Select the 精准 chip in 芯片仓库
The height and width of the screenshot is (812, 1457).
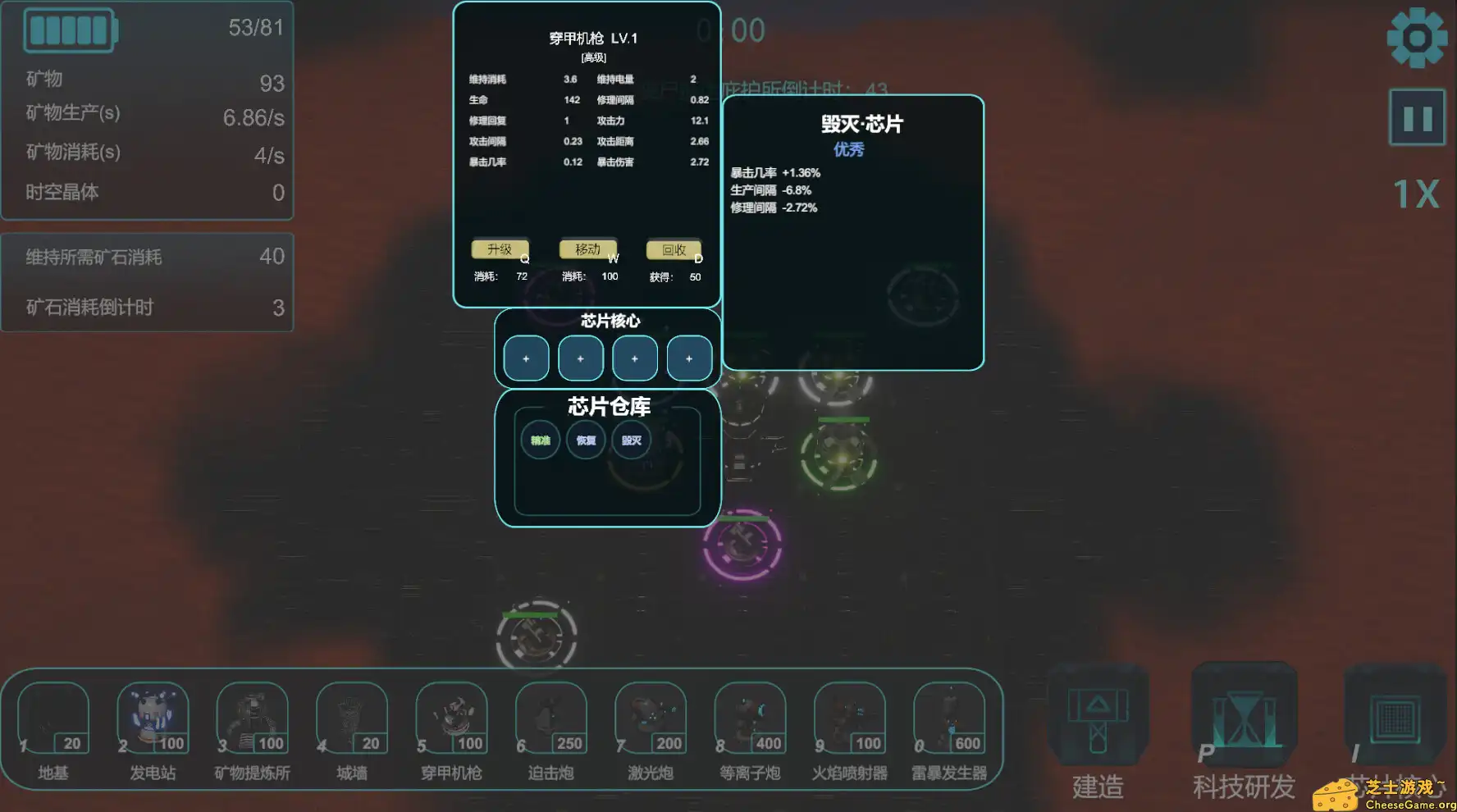coord(540,440)
